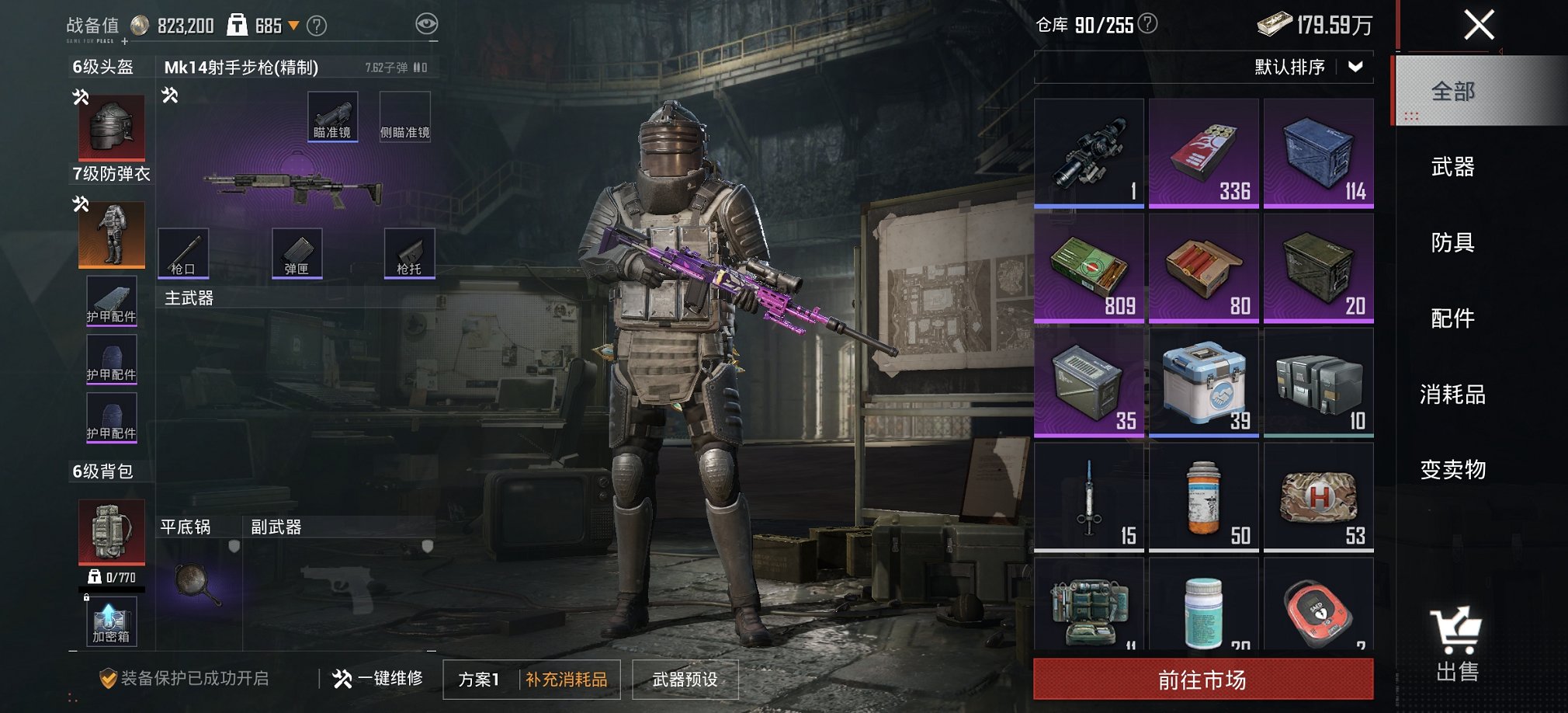Click the wrench icon on the Mk14 panel

pos(170,96)
